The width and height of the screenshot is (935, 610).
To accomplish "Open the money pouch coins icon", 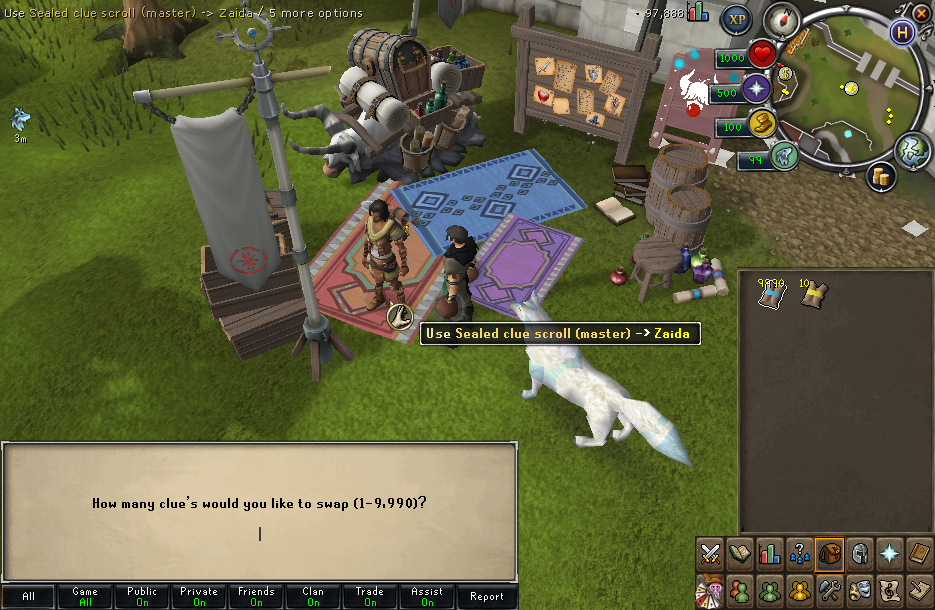I will tap(881, 176).
